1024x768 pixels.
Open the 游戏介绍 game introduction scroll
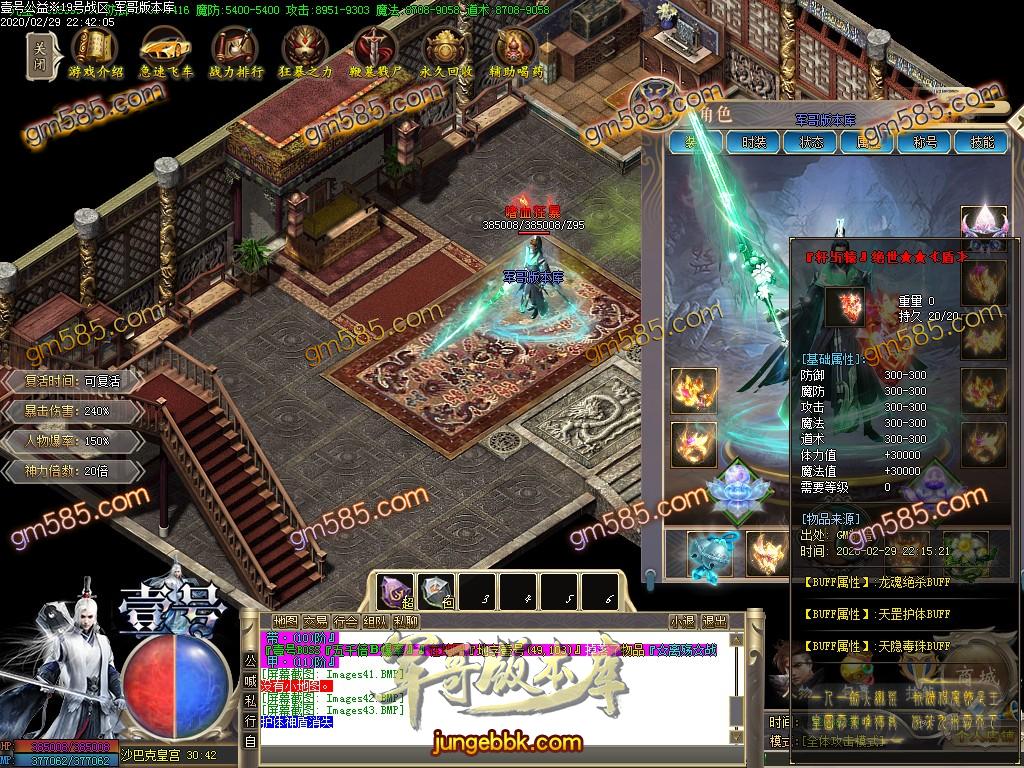95,51
